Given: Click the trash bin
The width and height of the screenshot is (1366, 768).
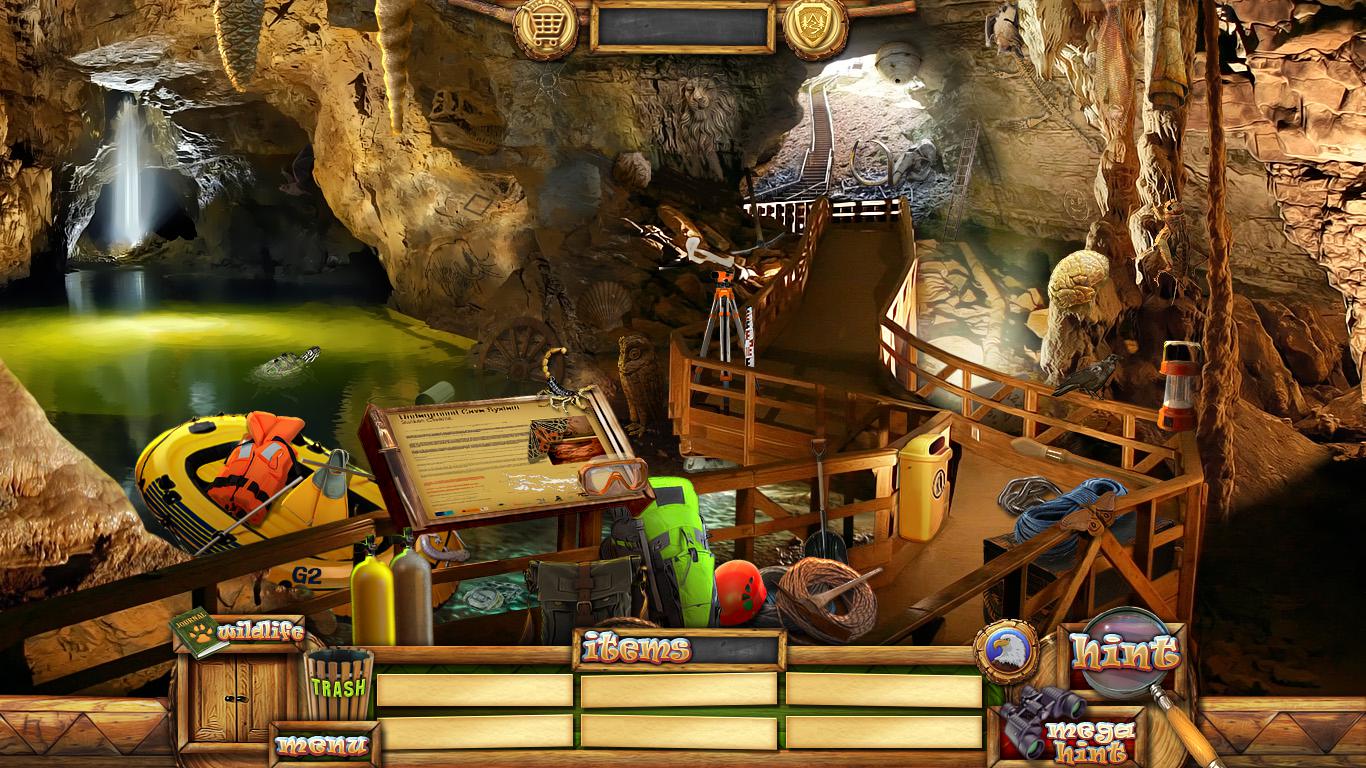Looking at the screenshot, I should [338, 685].
